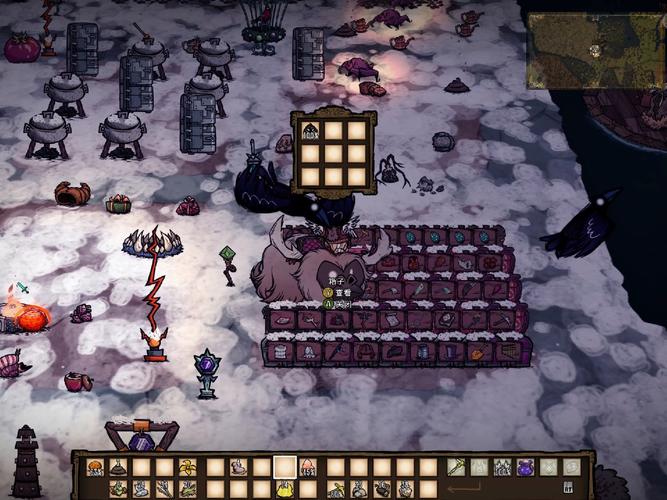Viewport: 667px width, 500px height.
Task: Choose the highlighted empty inventory slot
Action: point(285,467)
